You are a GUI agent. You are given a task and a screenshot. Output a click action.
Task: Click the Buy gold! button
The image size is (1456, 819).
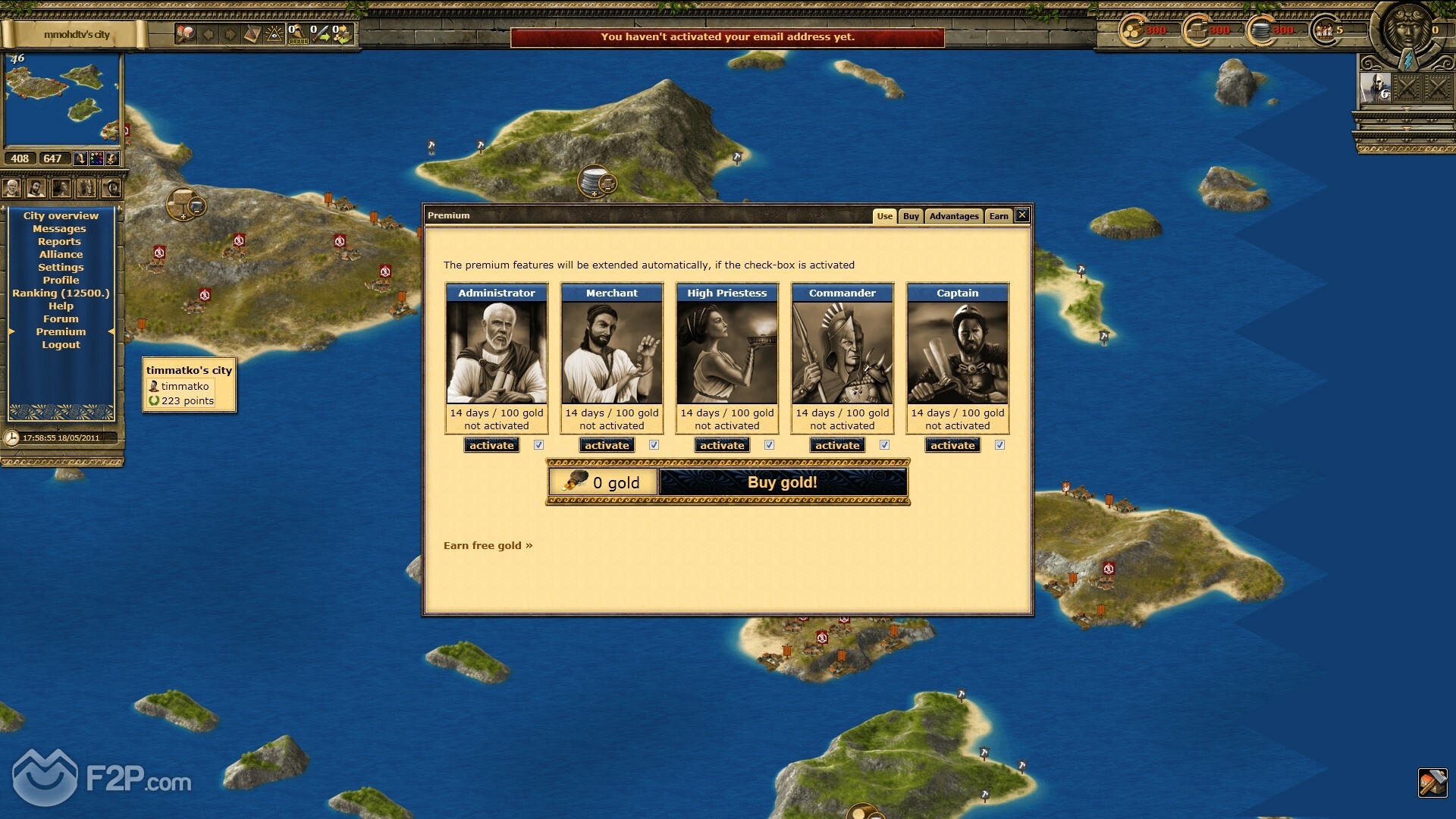[x=783, y=482]
